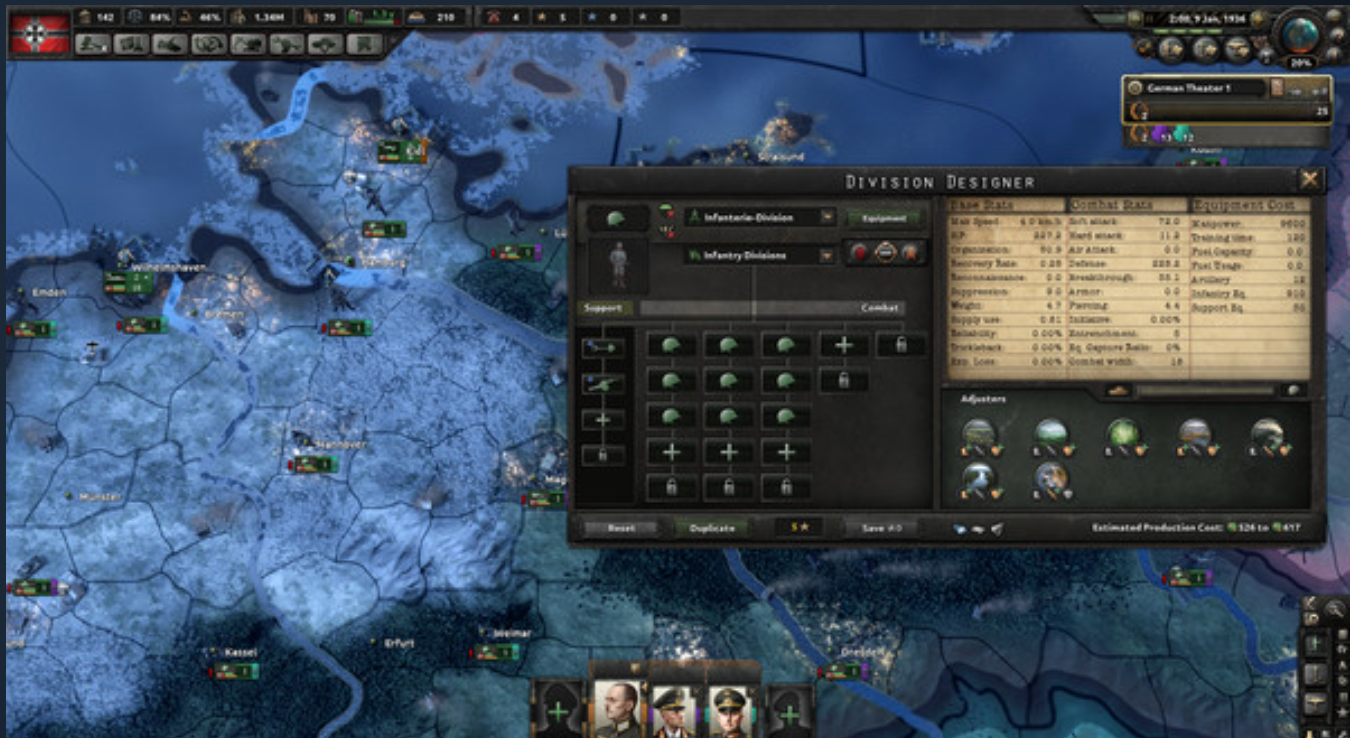Add a new army with the left plus slot
This screenshot has height=738, width=1350.
556,714
